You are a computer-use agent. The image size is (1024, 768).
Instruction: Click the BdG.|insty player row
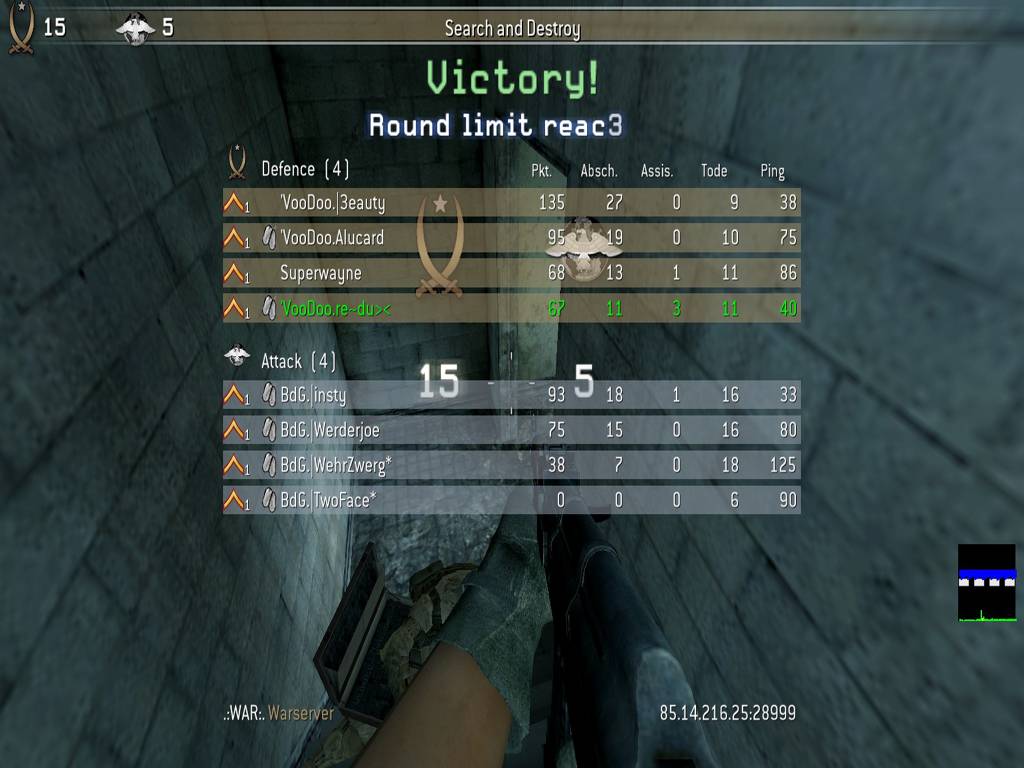pyautogui.click(x=511, y=395)
